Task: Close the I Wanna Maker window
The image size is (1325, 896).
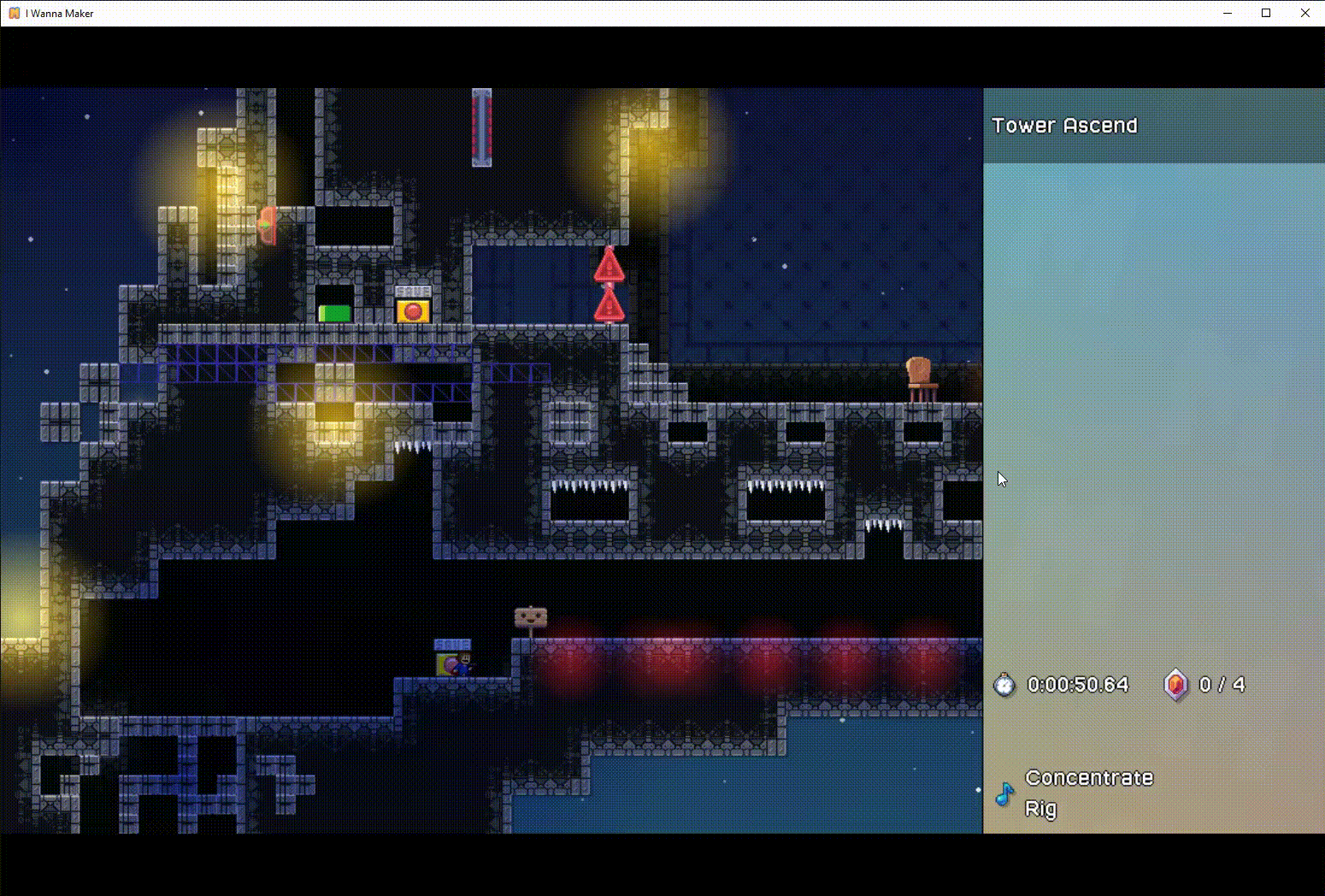Action: click(1304, 13)
